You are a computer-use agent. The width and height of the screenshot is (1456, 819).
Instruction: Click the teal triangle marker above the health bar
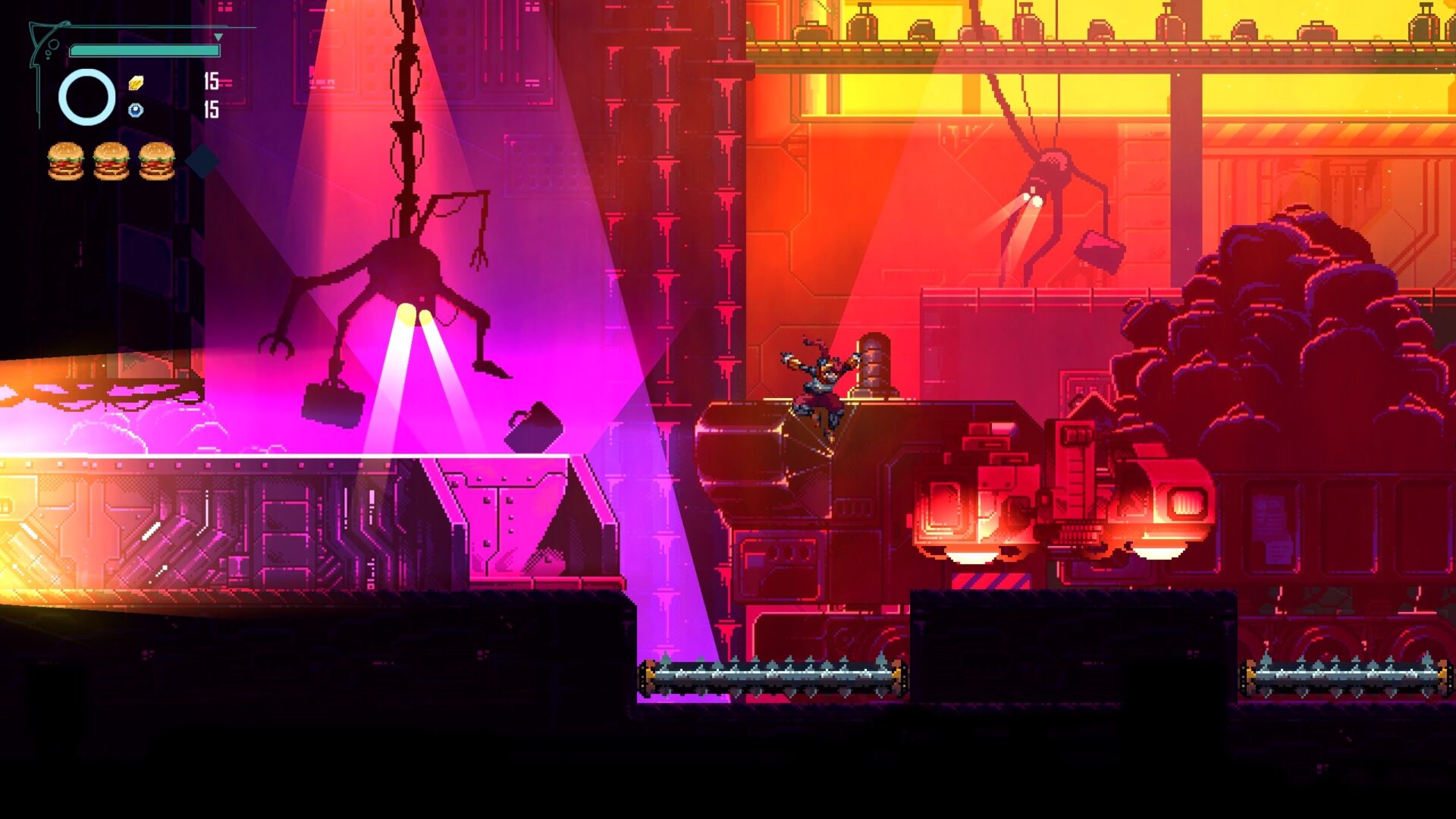pyautogui.click(x=218, y=36)
